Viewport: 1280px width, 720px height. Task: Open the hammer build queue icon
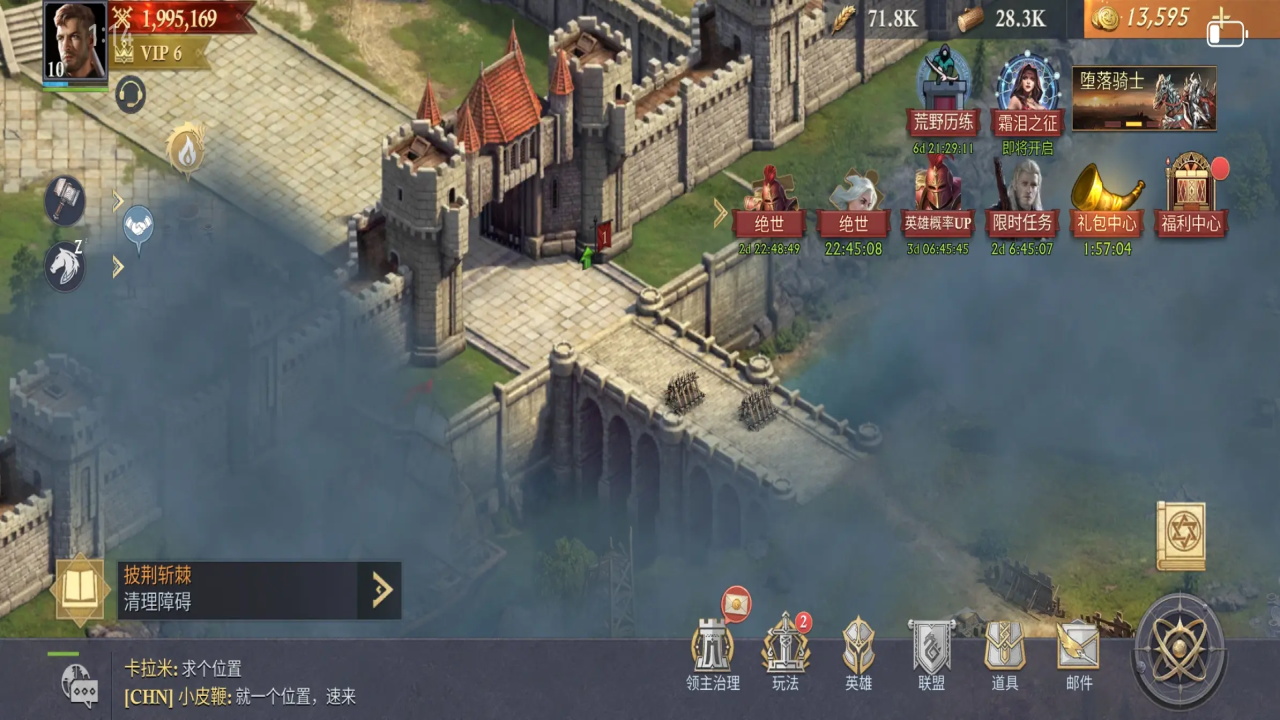pyautogui.click(x=65, y=201)
